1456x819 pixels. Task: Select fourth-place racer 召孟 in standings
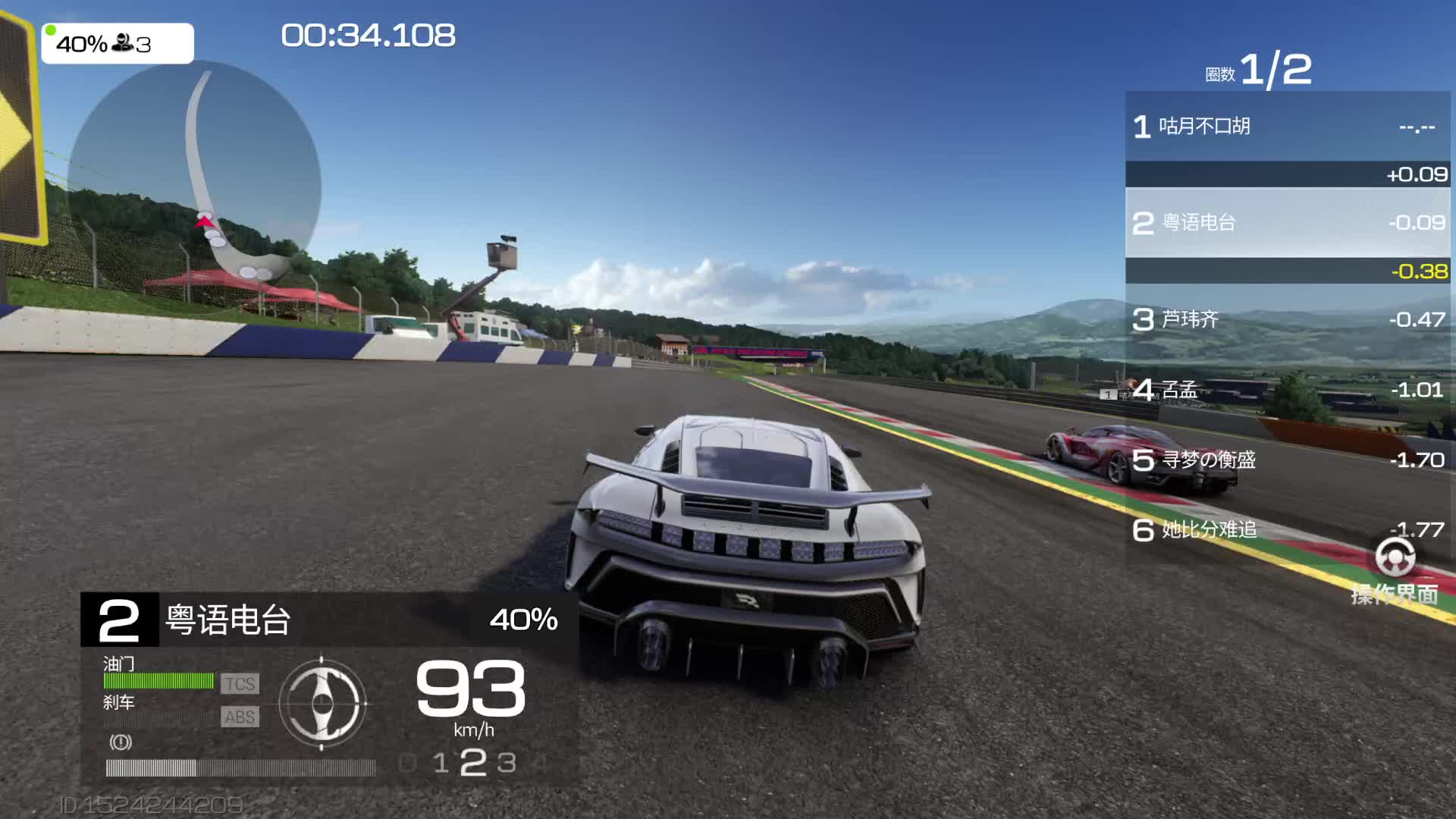point(1287,390)
